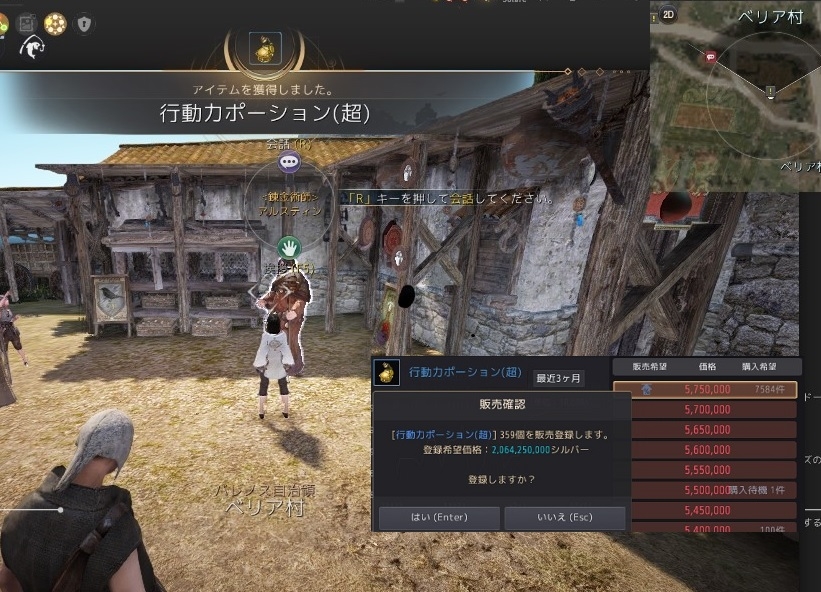
Task: Pick the 5,650,000 price row
Action: coord(705,429)
